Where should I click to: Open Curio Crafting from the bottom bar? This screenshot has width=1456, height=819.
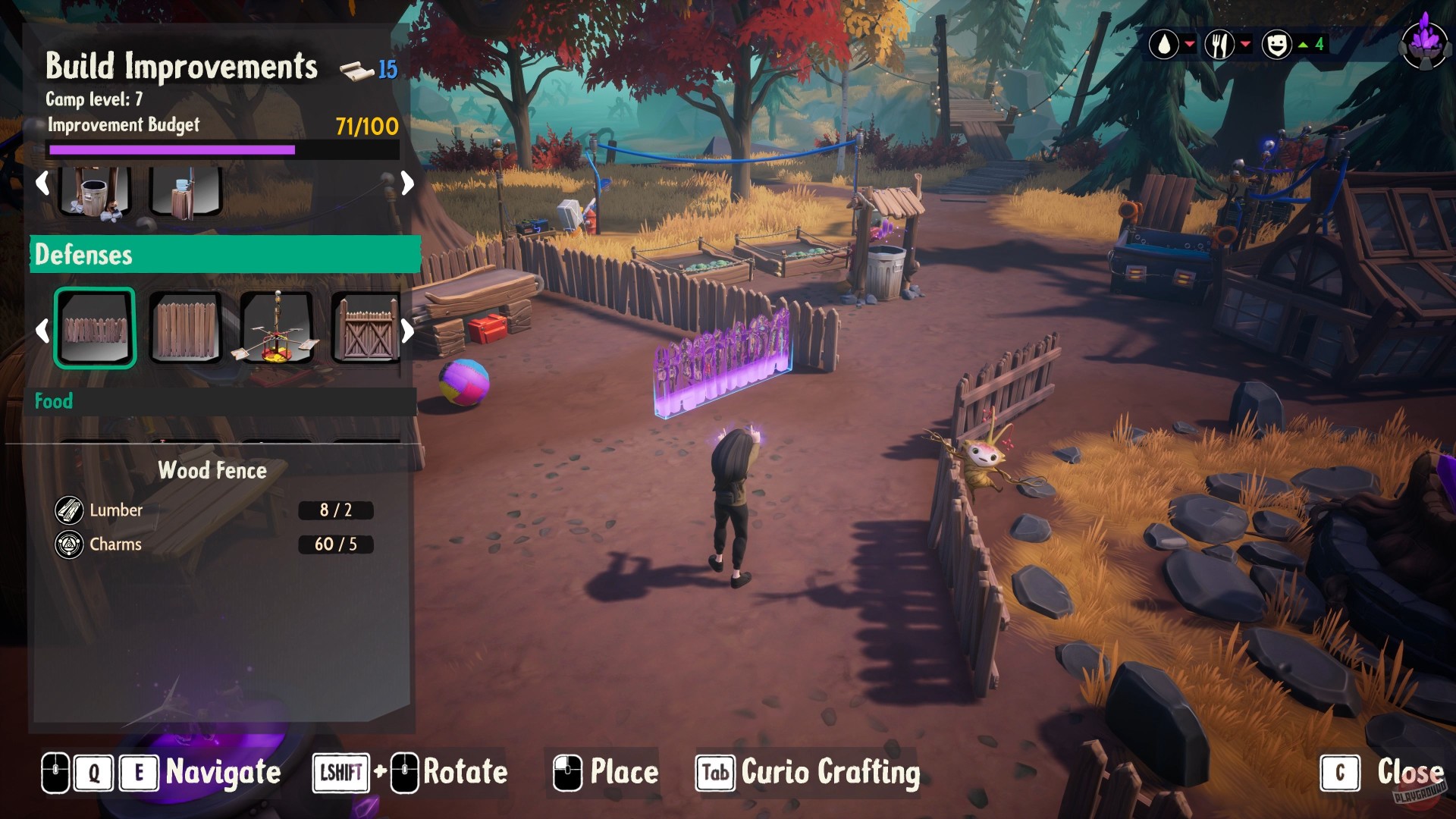click(829, 773)
